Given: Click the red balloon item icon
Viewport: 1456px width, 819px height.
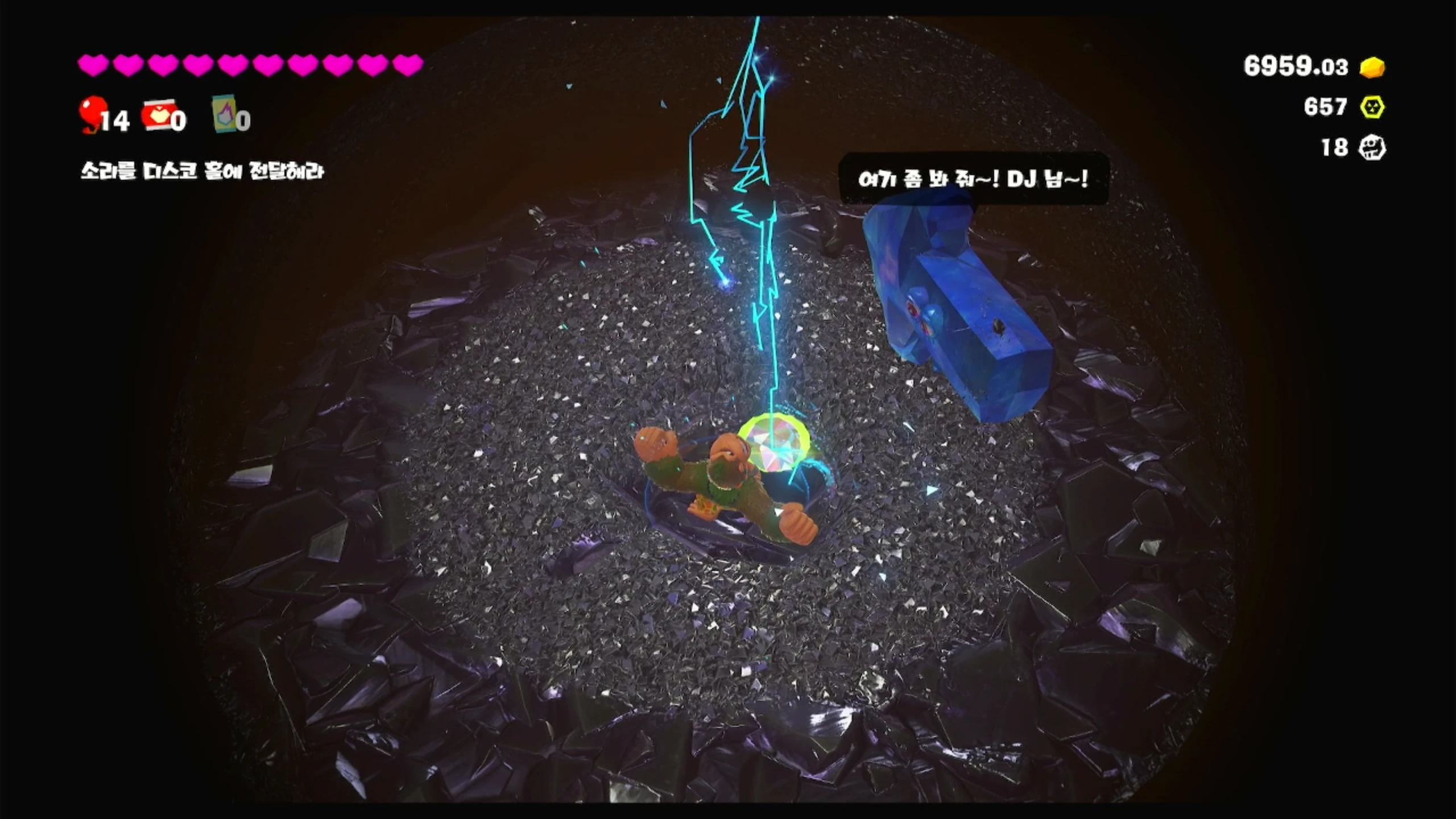Looking at the screenshot, I should 92,113.
